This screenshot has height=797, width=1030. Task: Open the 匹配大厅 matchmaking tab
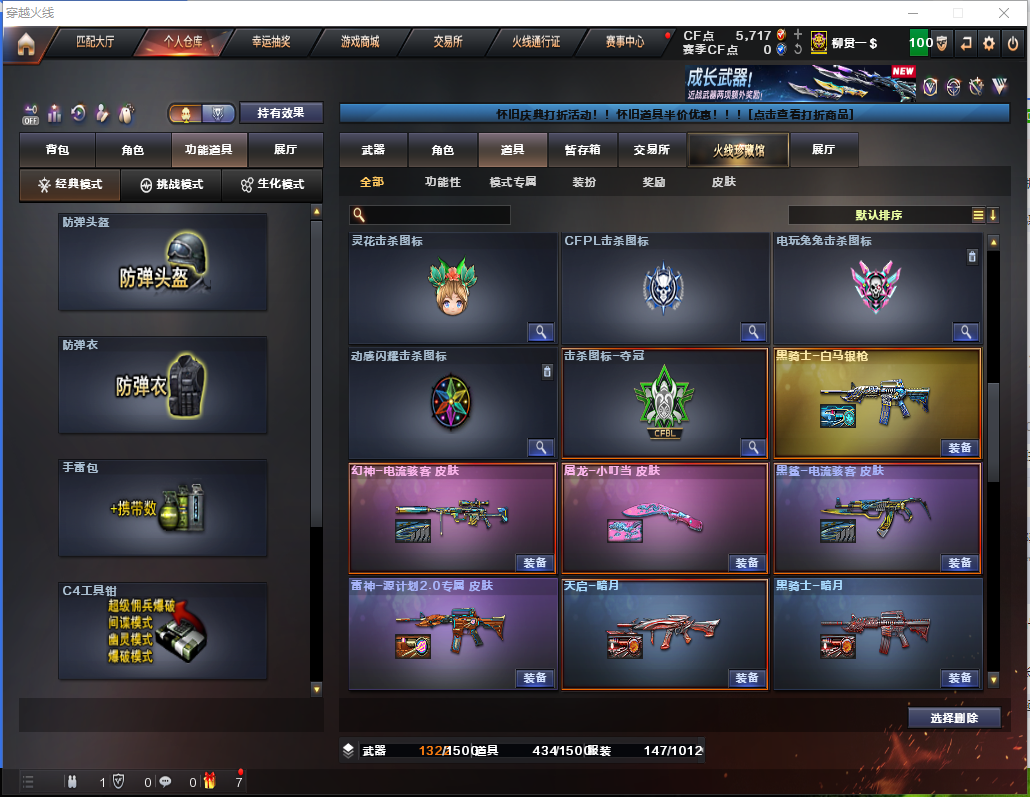[x=96, y=42]
